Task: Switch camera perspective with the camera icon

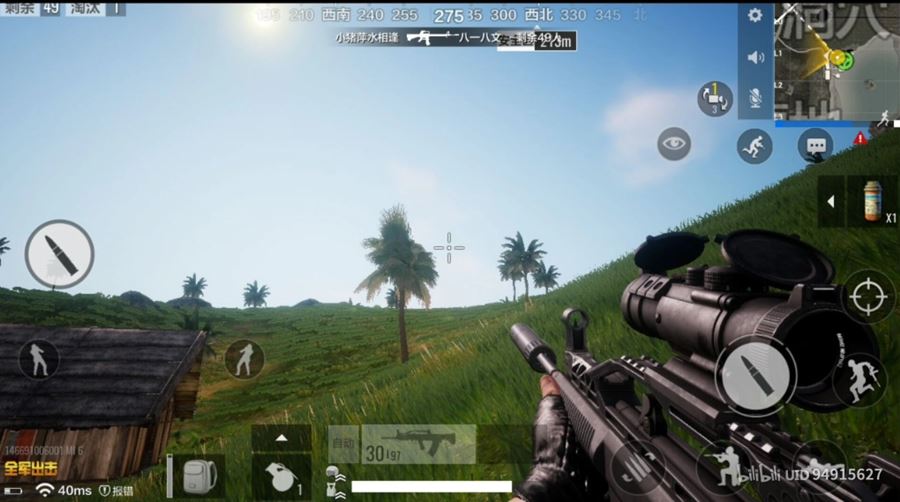Action: coord(714,98)
